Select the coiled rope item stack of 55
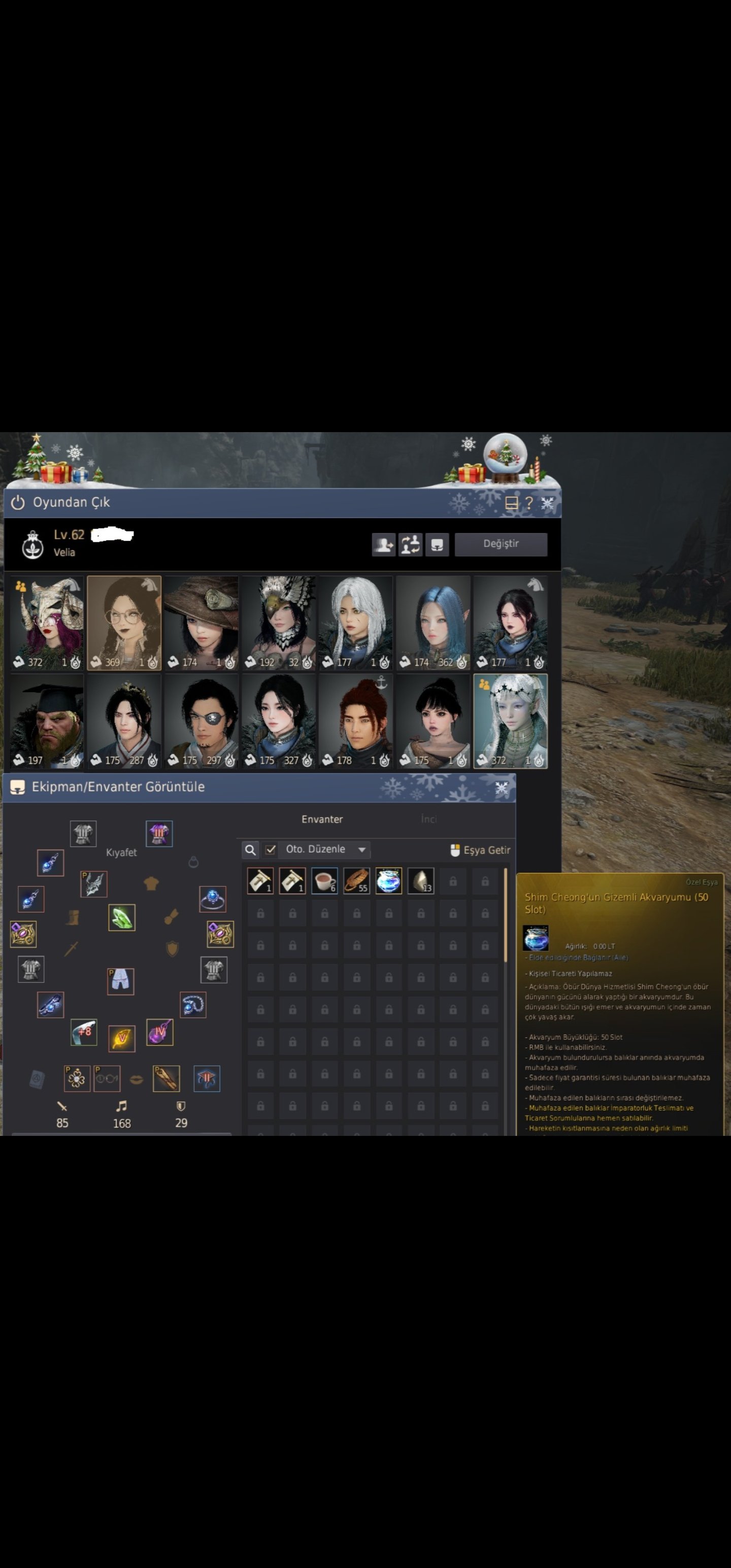The image size is (731, 1568). [x=357, y=881]
